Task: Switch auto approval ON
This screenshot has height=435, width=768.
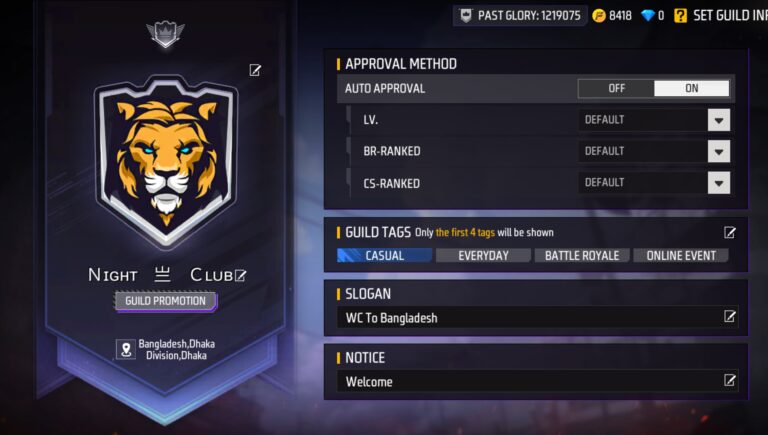Action: click(691, 88)
